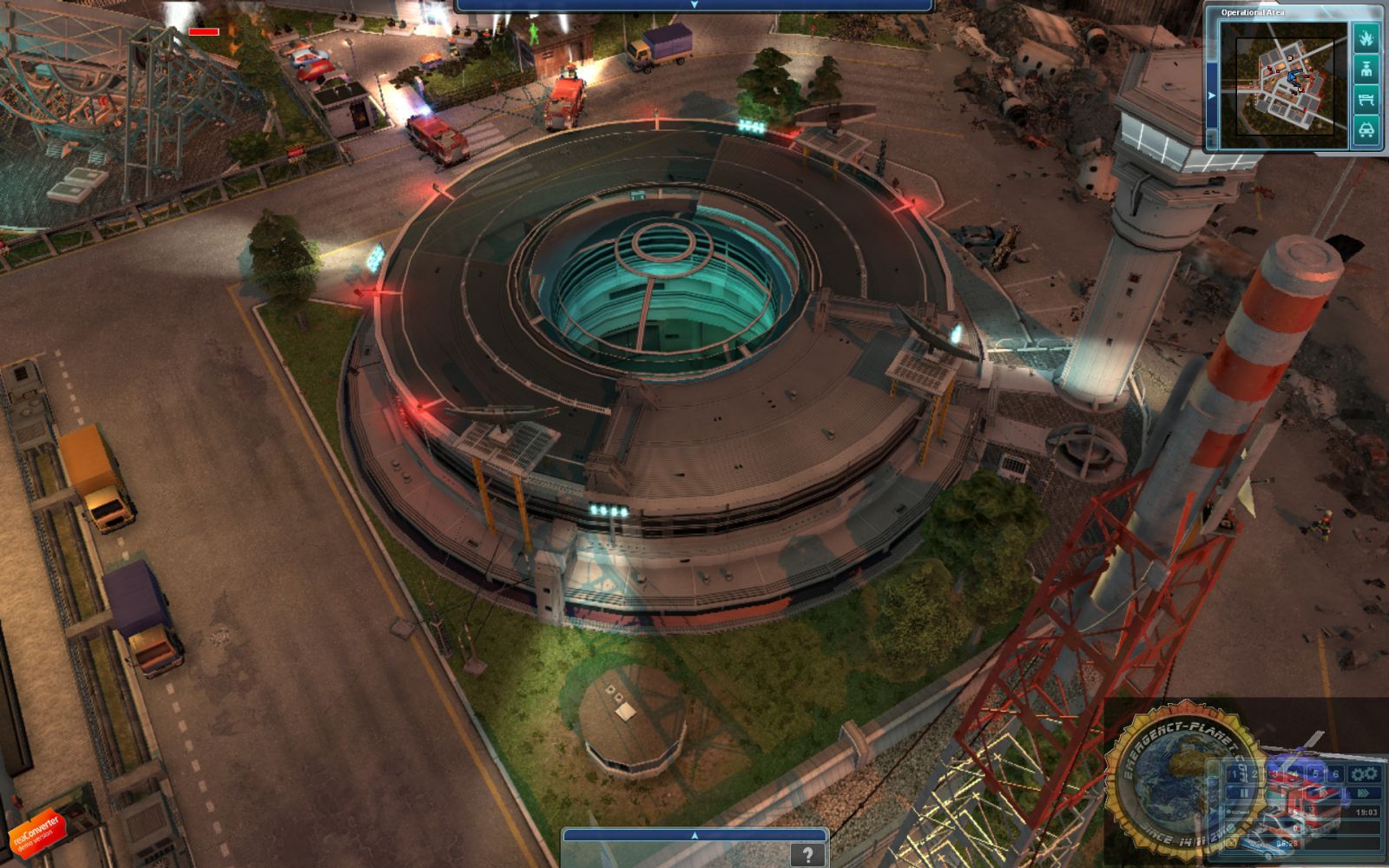
Task: Select unit group 5
Action: click(x=1316, y=773)
